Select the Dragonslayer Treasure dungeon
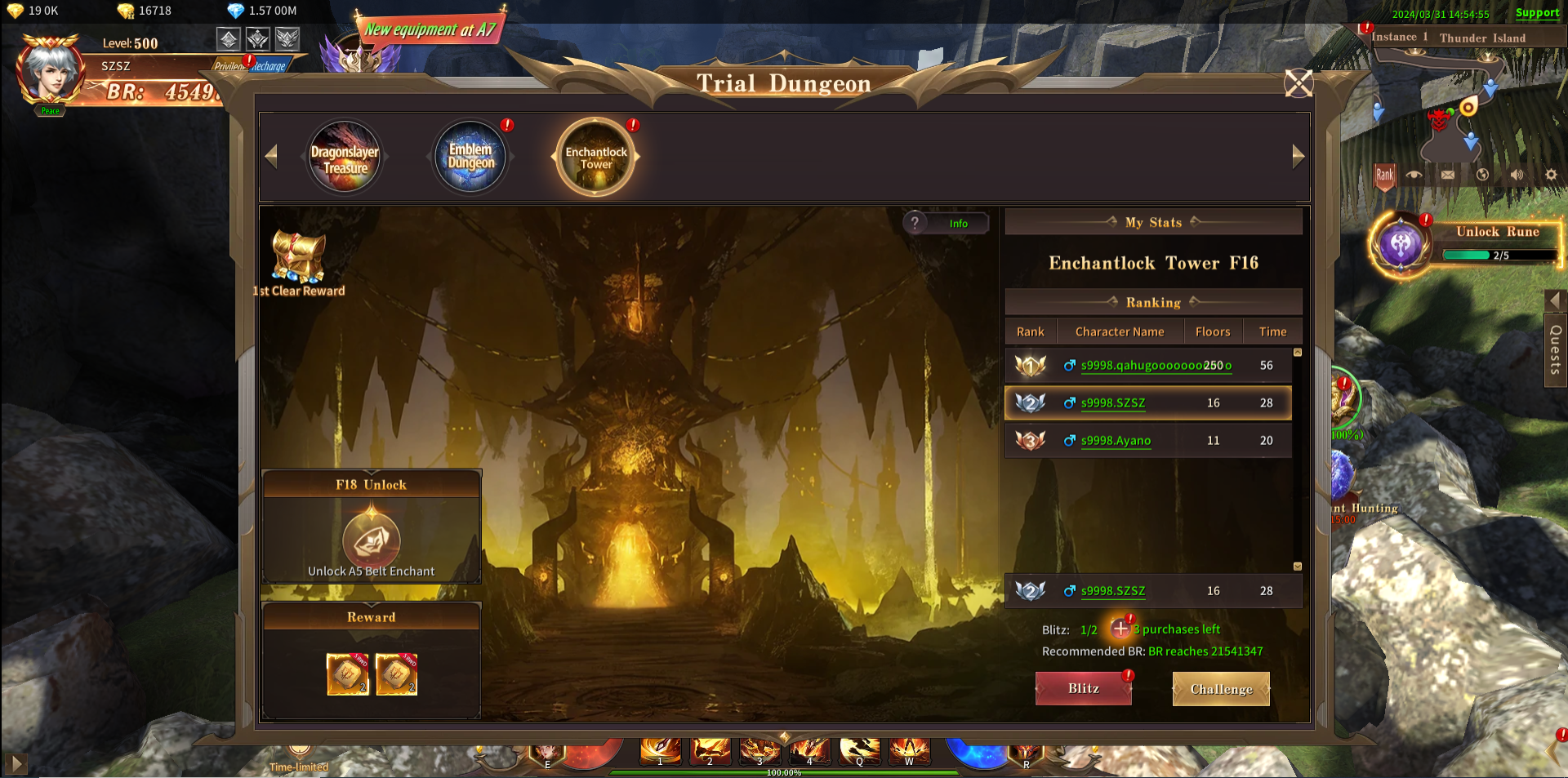This screenshot has width=1568, height=778. 345,158
